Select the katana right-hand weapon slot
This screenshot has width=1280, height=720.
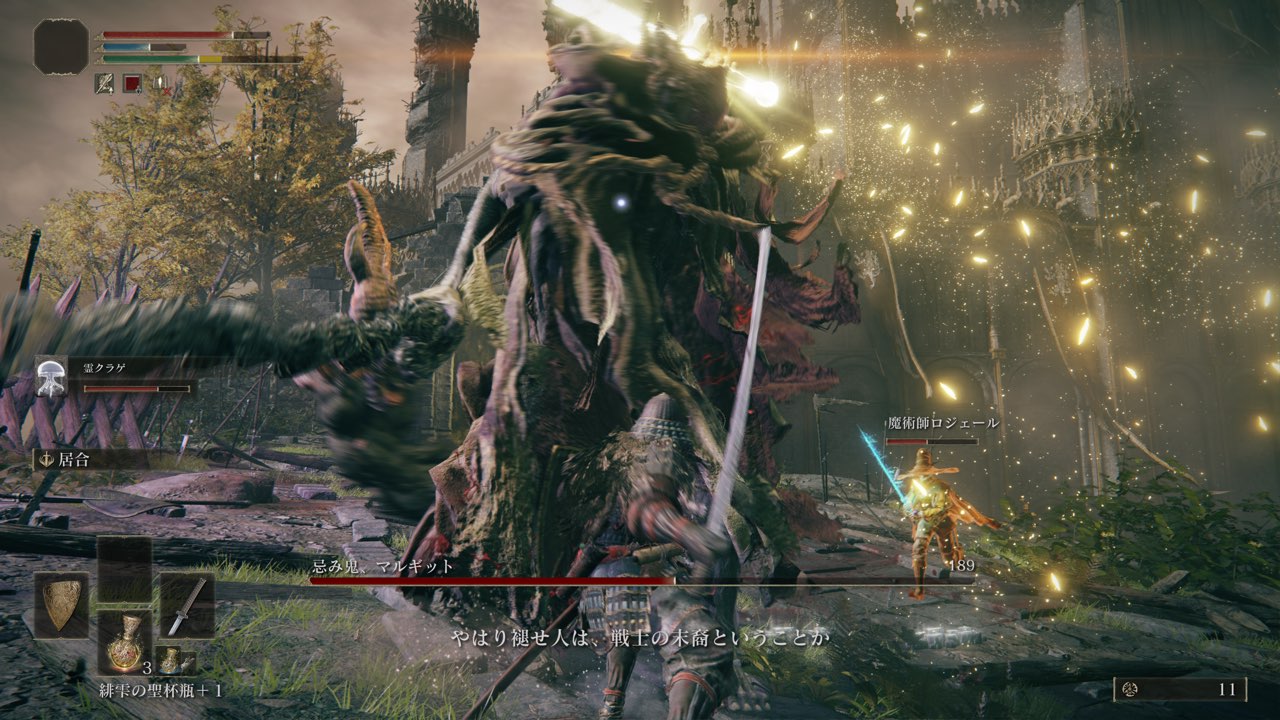pos(187,606)
